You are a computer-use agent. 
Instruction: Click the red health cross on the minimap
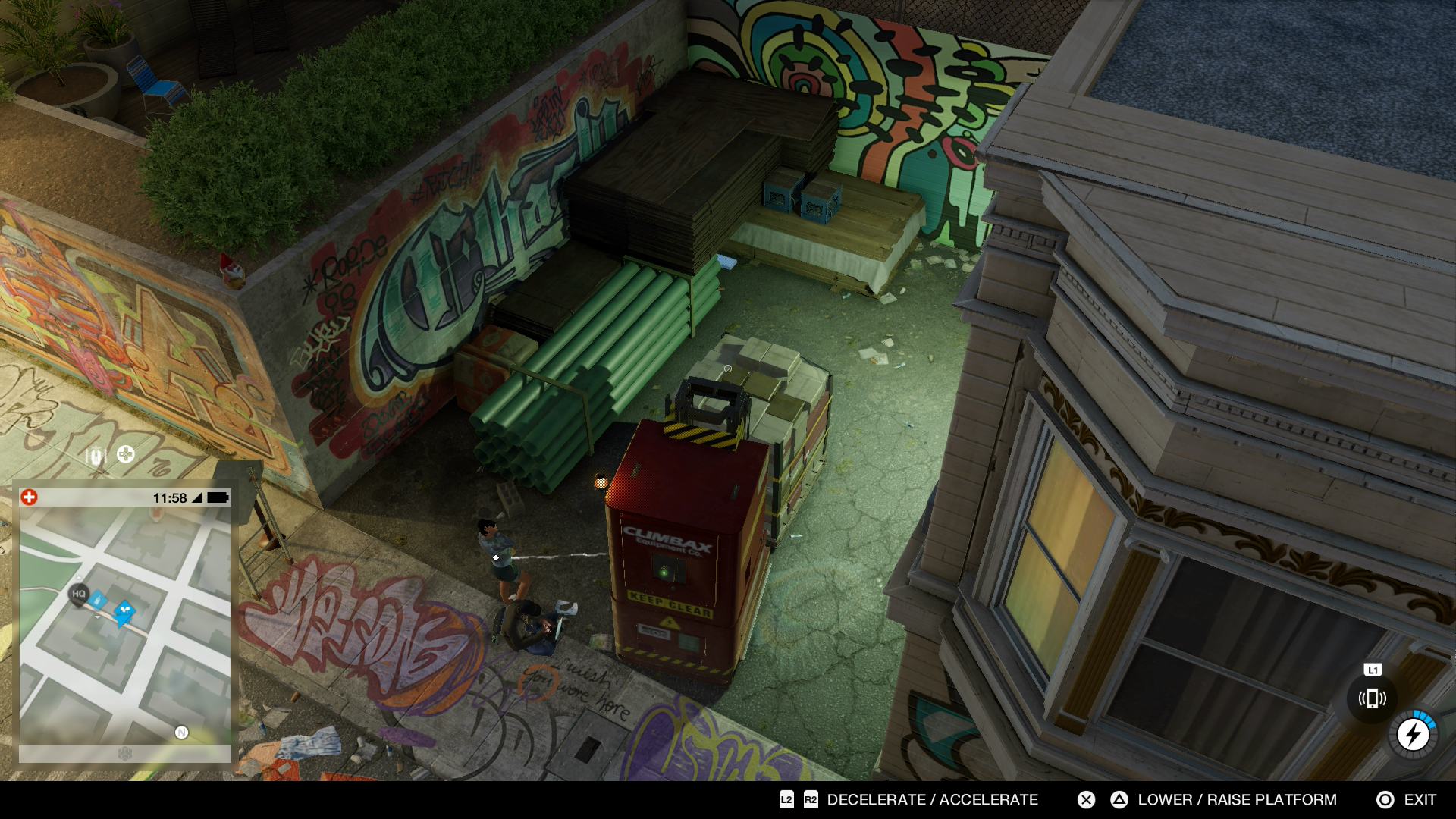coord(30,497)
